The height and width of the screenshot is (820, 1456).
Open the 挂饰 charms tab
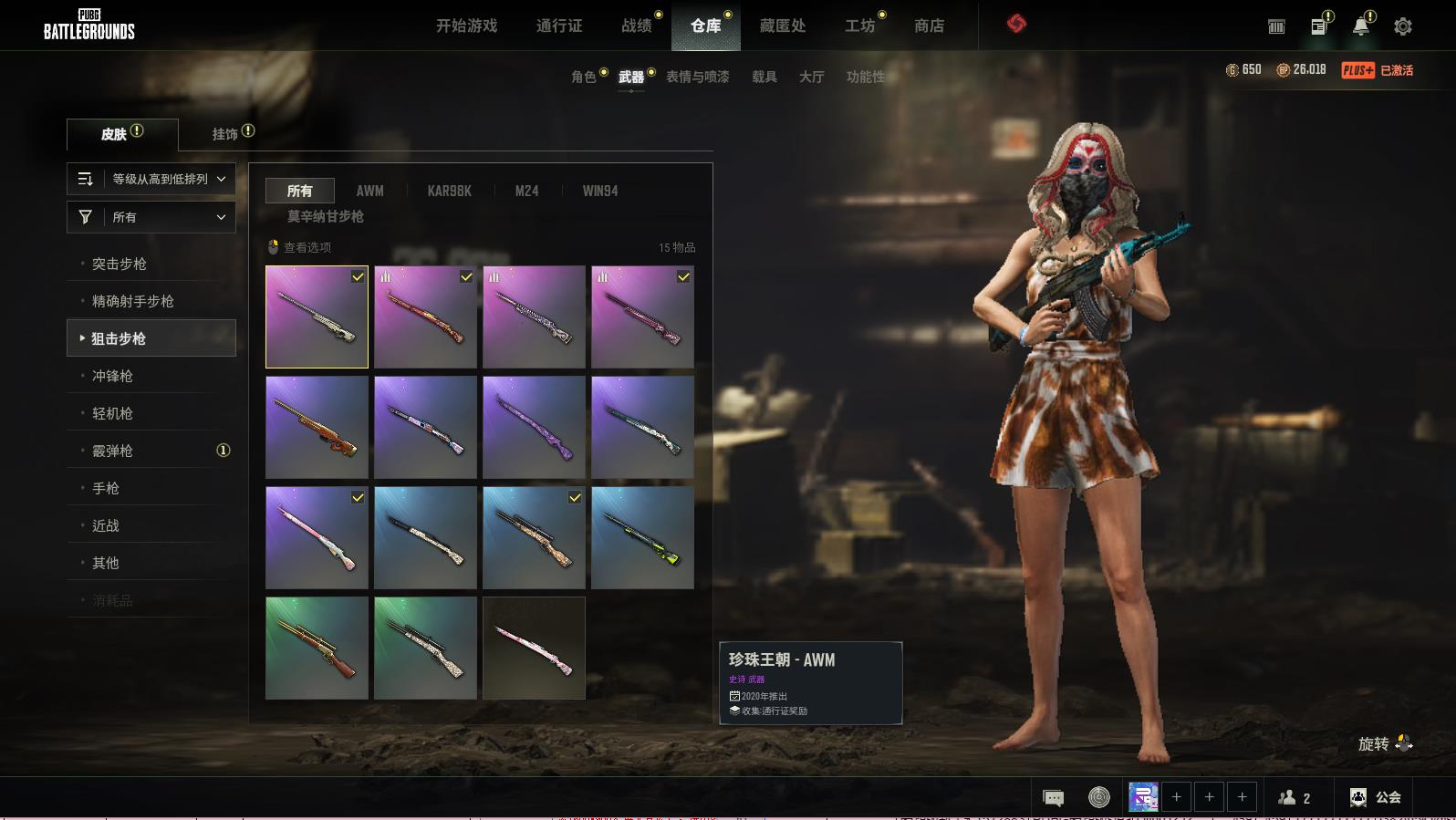click(225, 134)
